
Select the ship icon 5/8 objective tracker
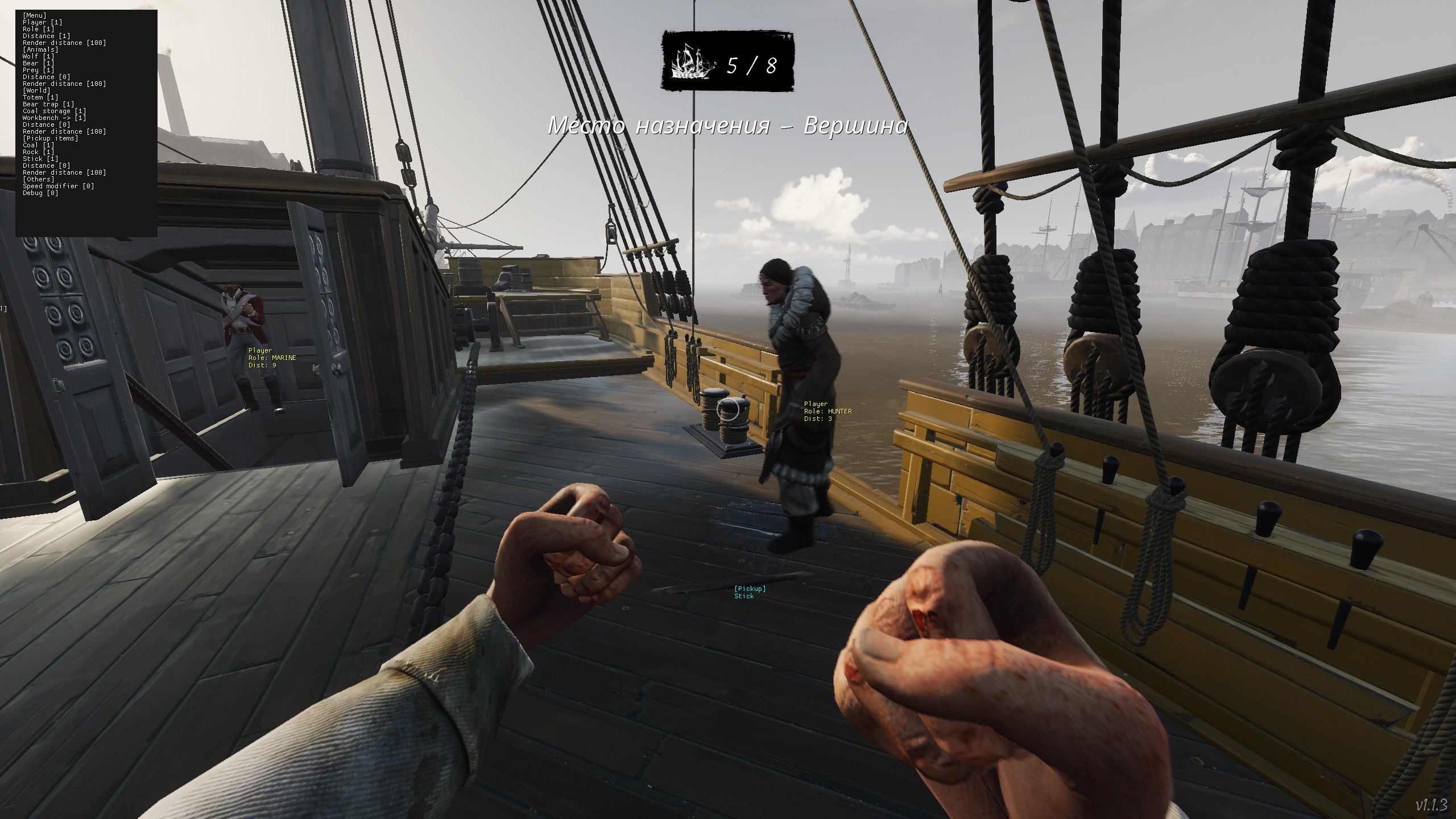pos(727,61)
